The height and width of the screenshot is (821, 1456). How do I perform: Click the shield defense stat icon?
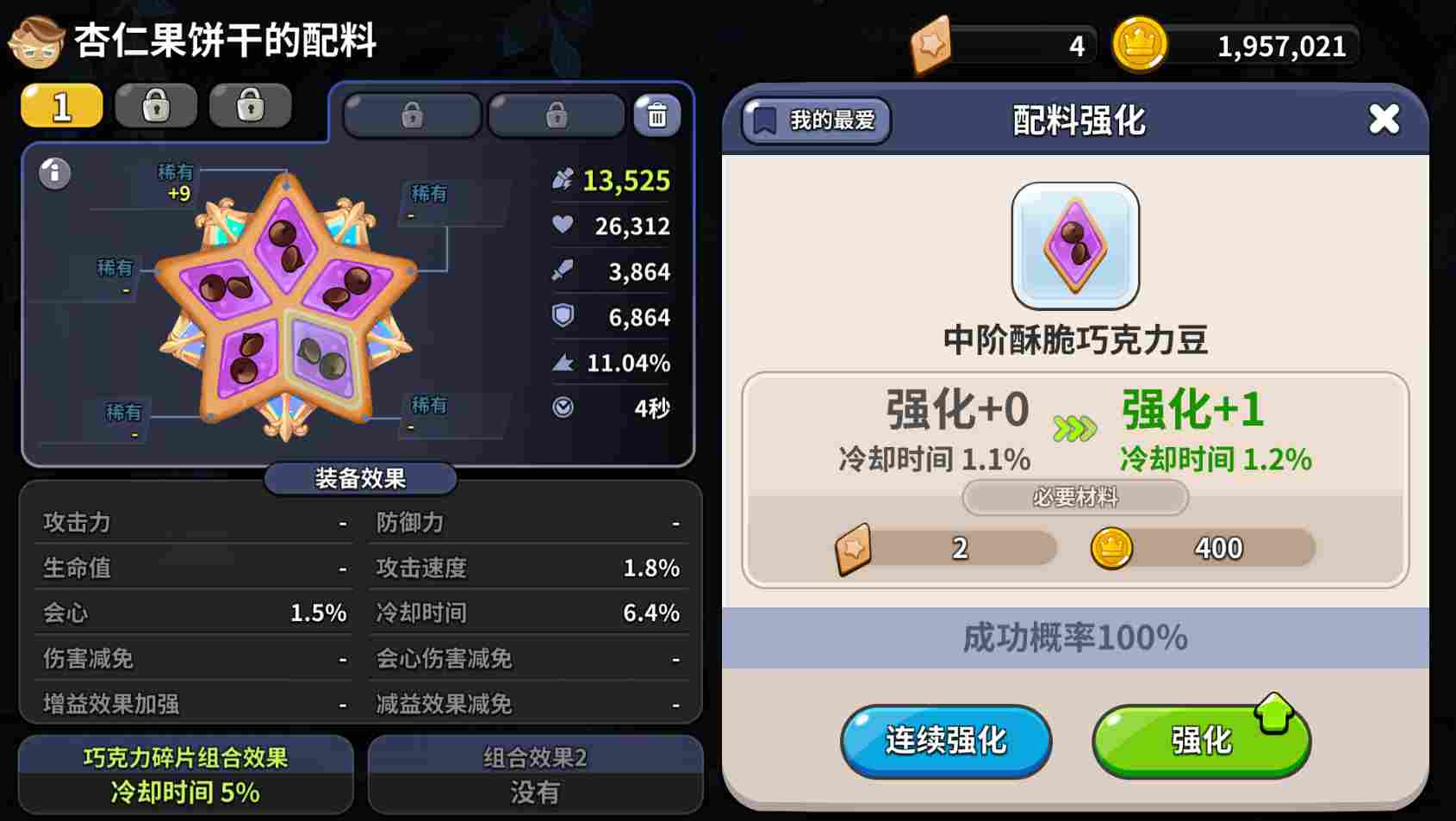point(564,317)
